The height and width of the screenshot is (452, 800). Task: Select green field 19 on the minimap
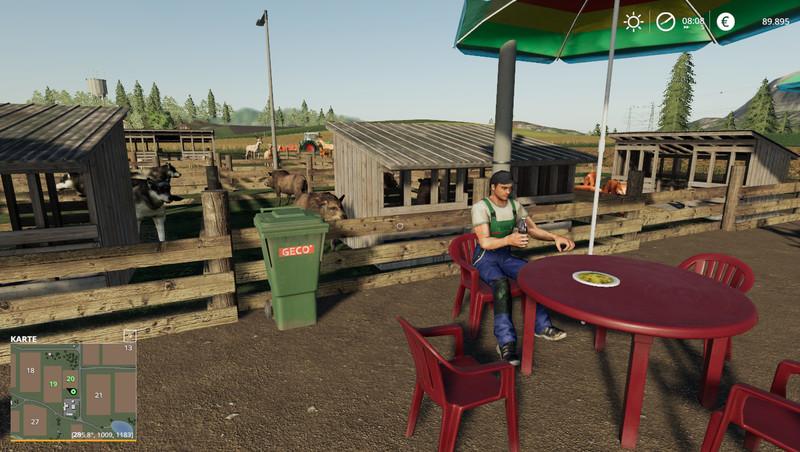(x=52, y=384)
